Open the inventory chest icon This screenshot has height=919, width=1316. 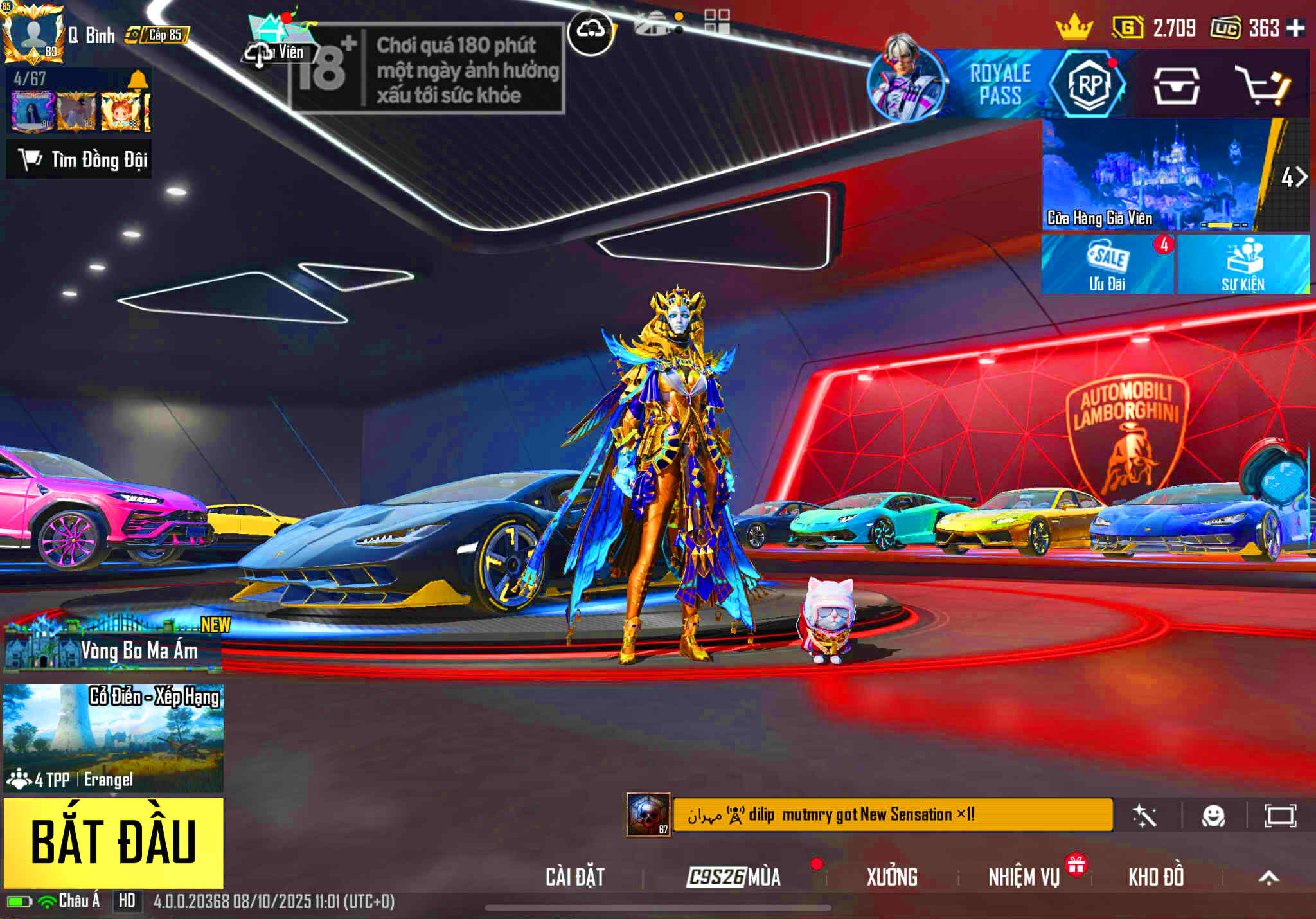pyautogui.click(x=1176, y=85)
